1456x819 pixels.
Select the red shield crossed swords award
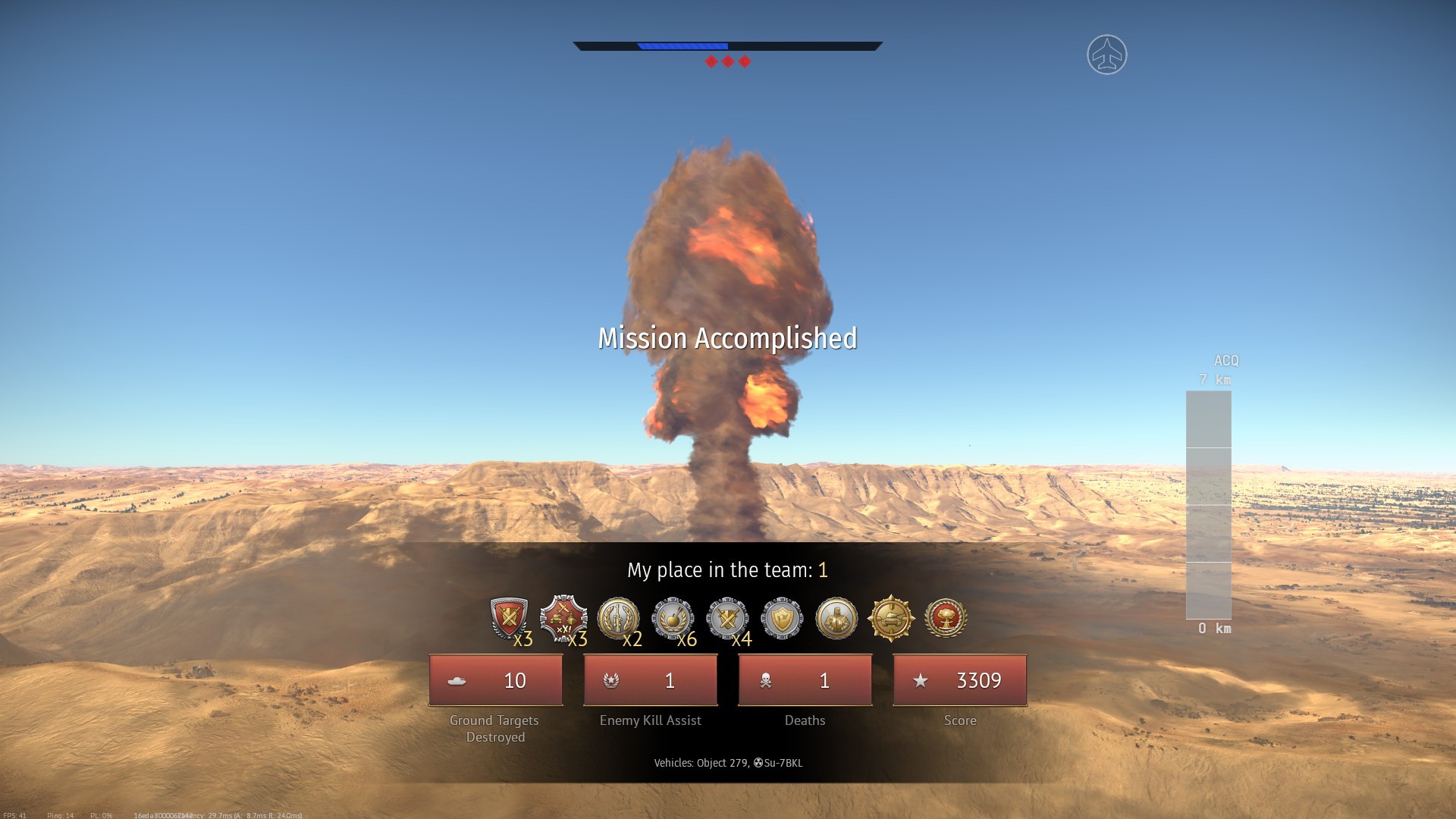coord(509,618)
